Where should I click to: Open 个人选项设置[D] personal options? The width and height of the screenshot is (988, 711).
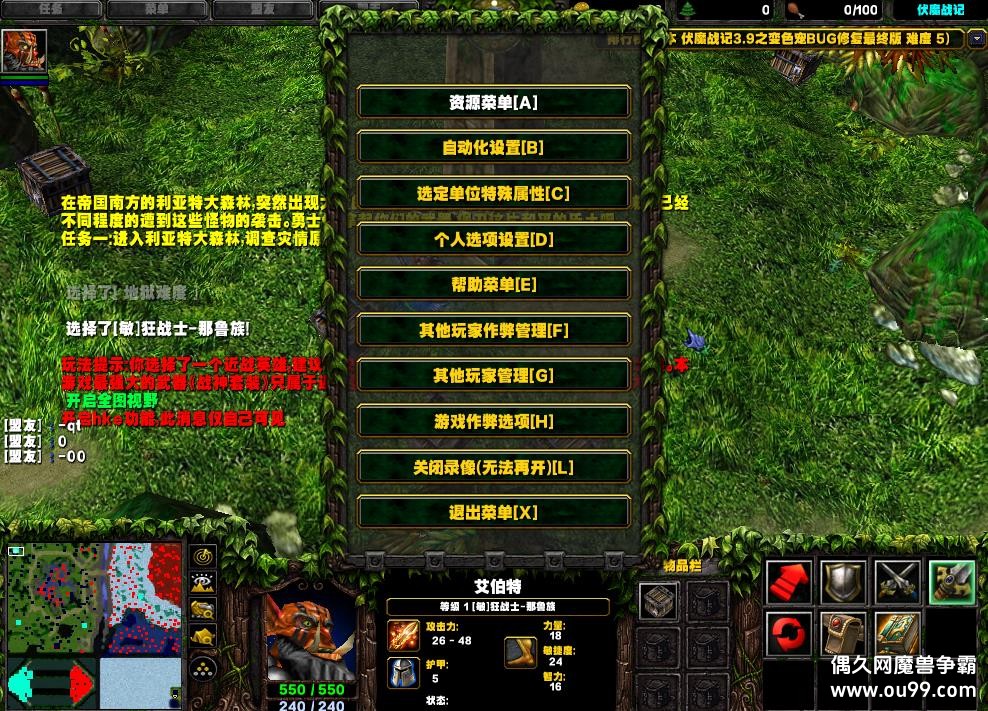494,240
